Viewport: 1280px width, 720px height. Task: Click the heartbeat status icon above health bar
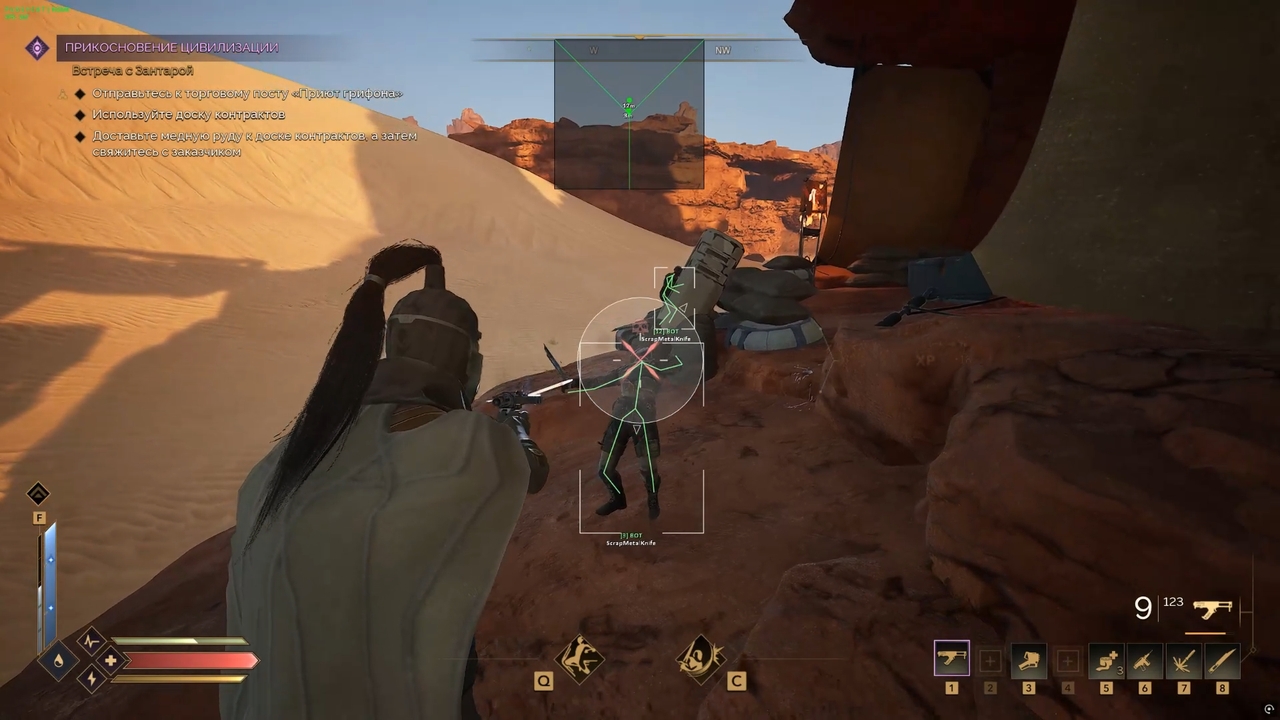tap(91, 640)
